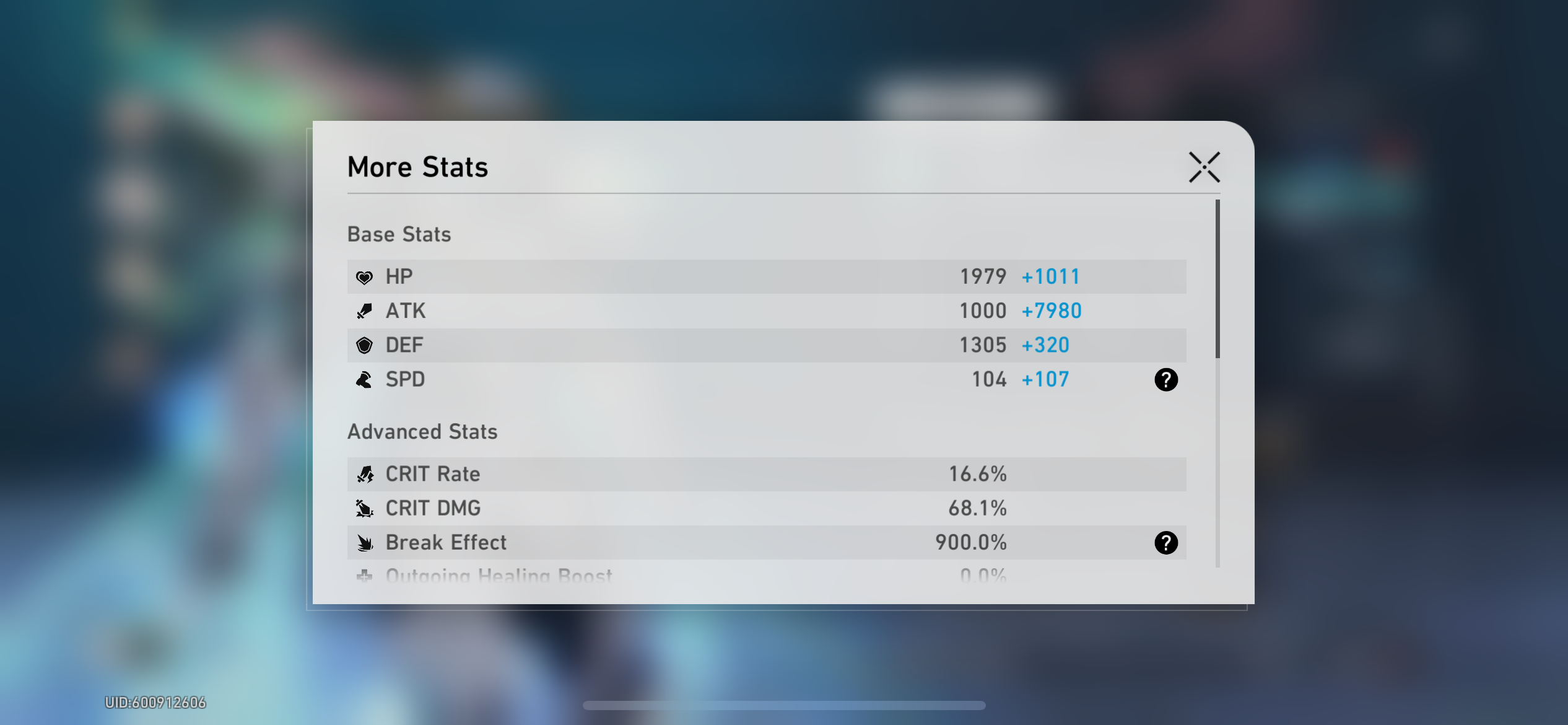Image resolution: width=1568 pixels, height=725 pixels.
Task: Click the blue +7980 ATK bonus value
Action: [x=1051, y=310]
